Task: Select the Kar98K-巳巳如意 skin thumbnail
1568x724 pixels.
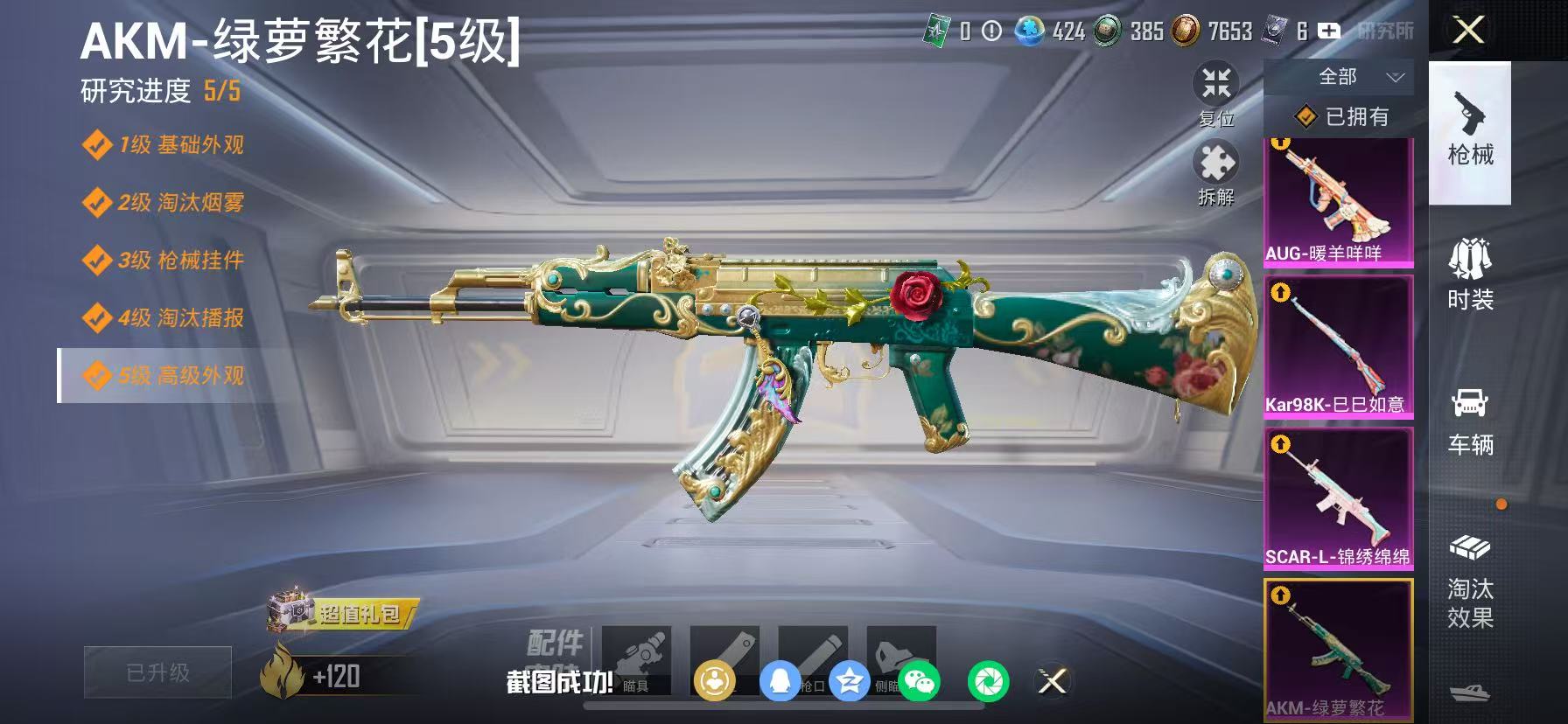Action: pyautogui.click(x=1336, y=345)
